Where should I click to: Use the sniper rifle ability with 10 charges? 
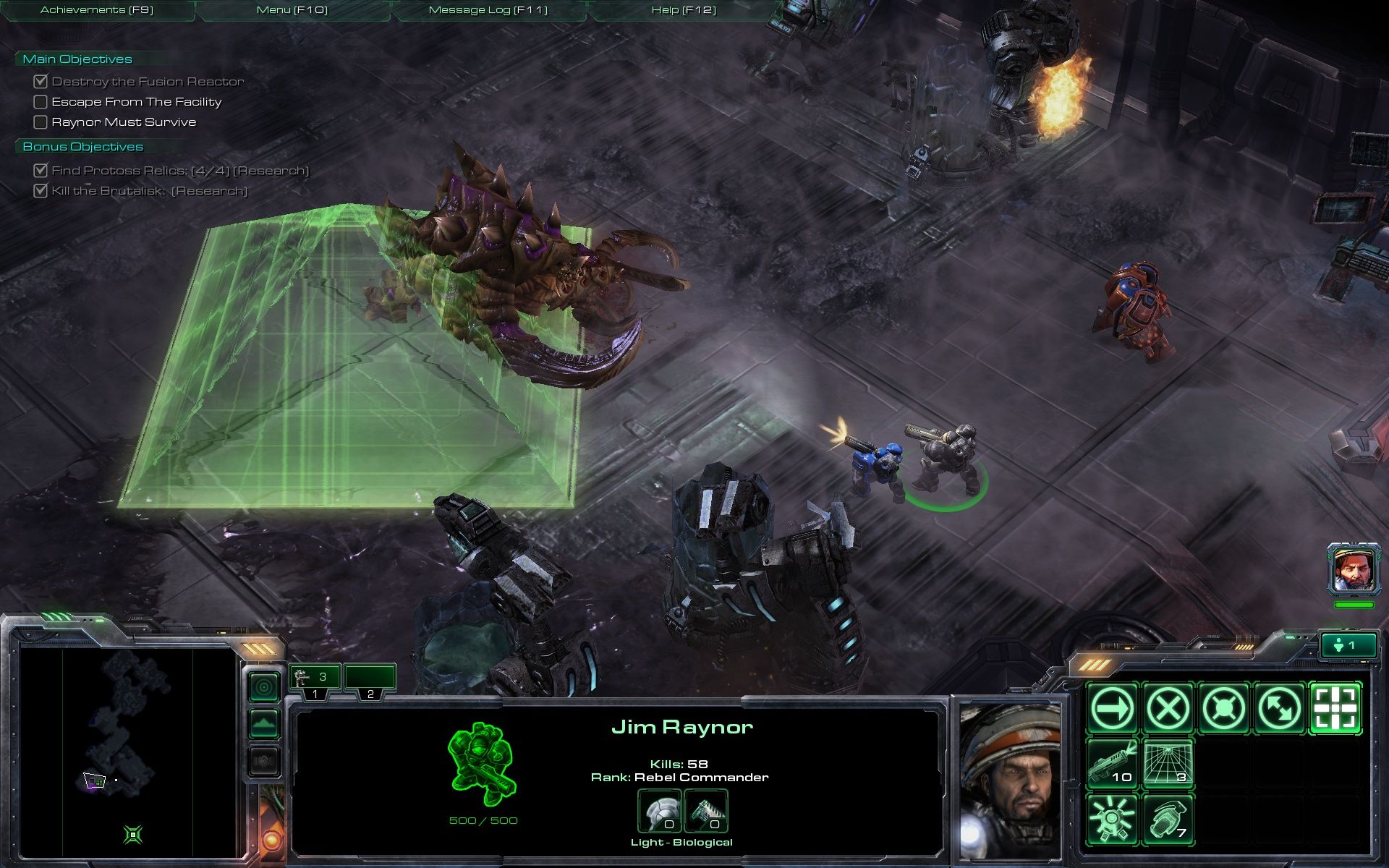(x=1114, y=765)
